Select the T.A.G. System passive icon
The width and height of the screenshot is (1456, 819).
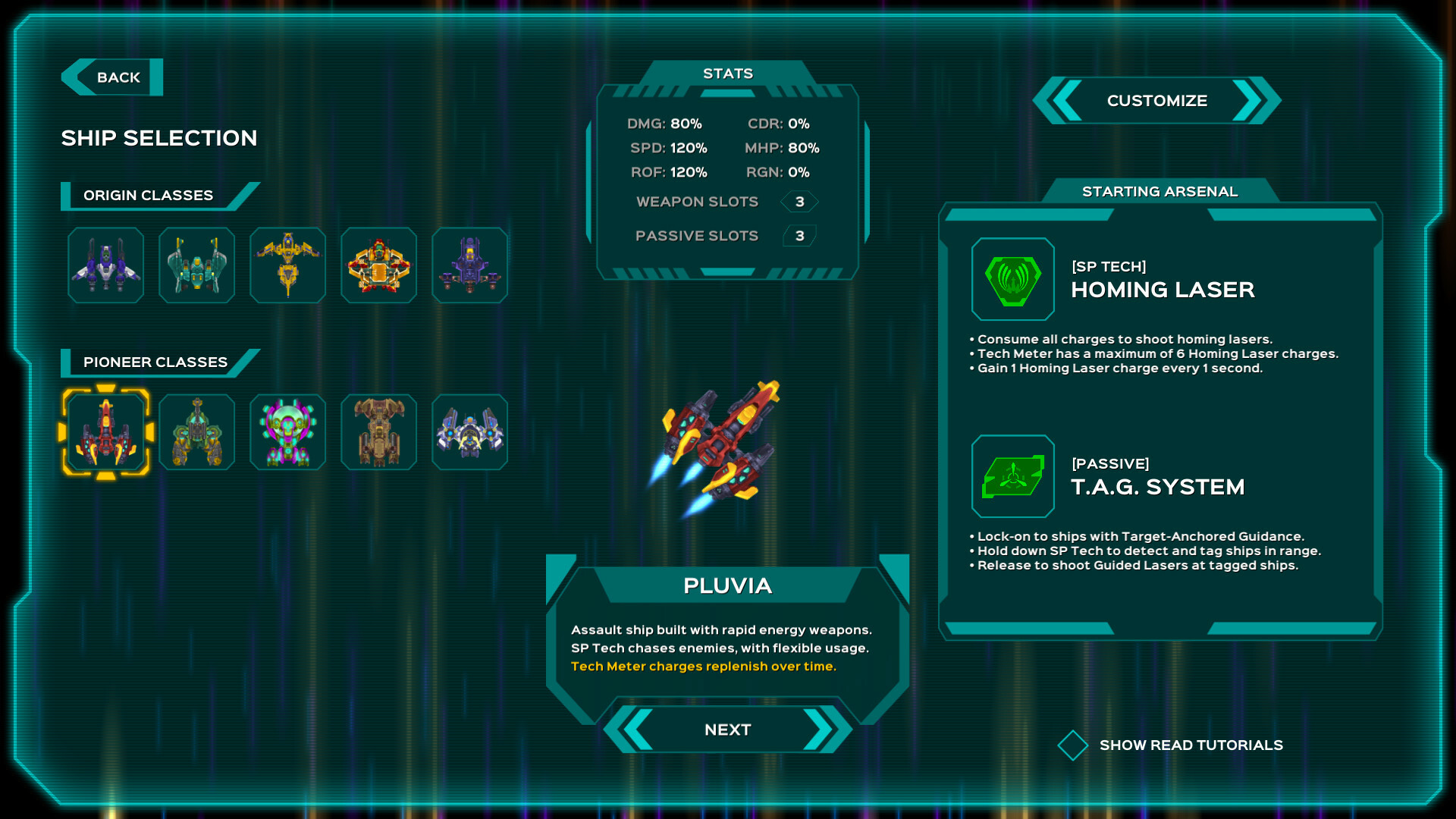[1012, 476]
